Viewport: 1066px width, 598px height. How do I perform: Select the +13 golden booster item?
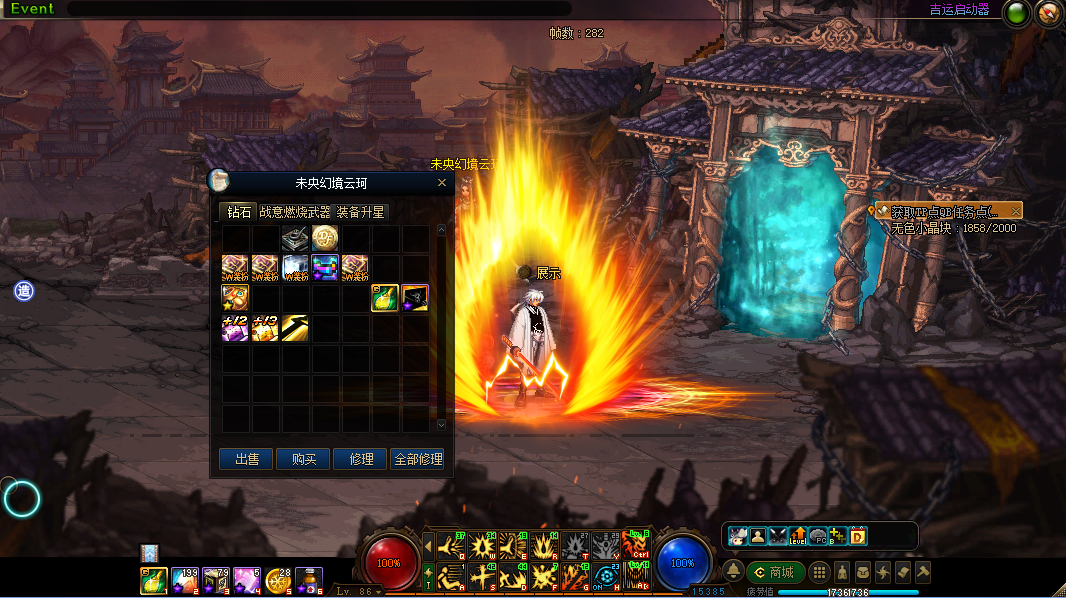point(265,328)
